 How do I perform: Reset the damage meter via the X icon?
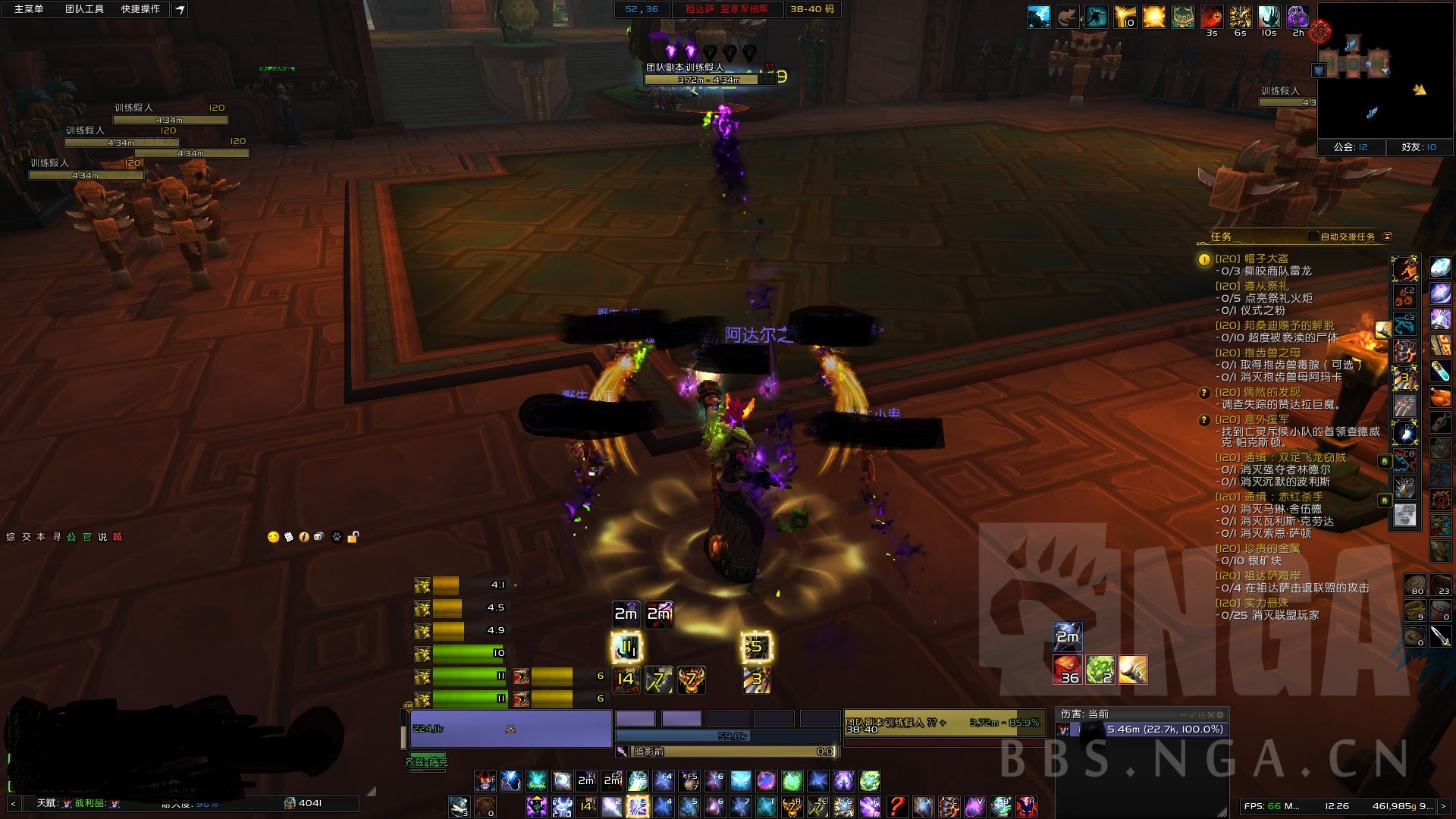click(1210, 714)
